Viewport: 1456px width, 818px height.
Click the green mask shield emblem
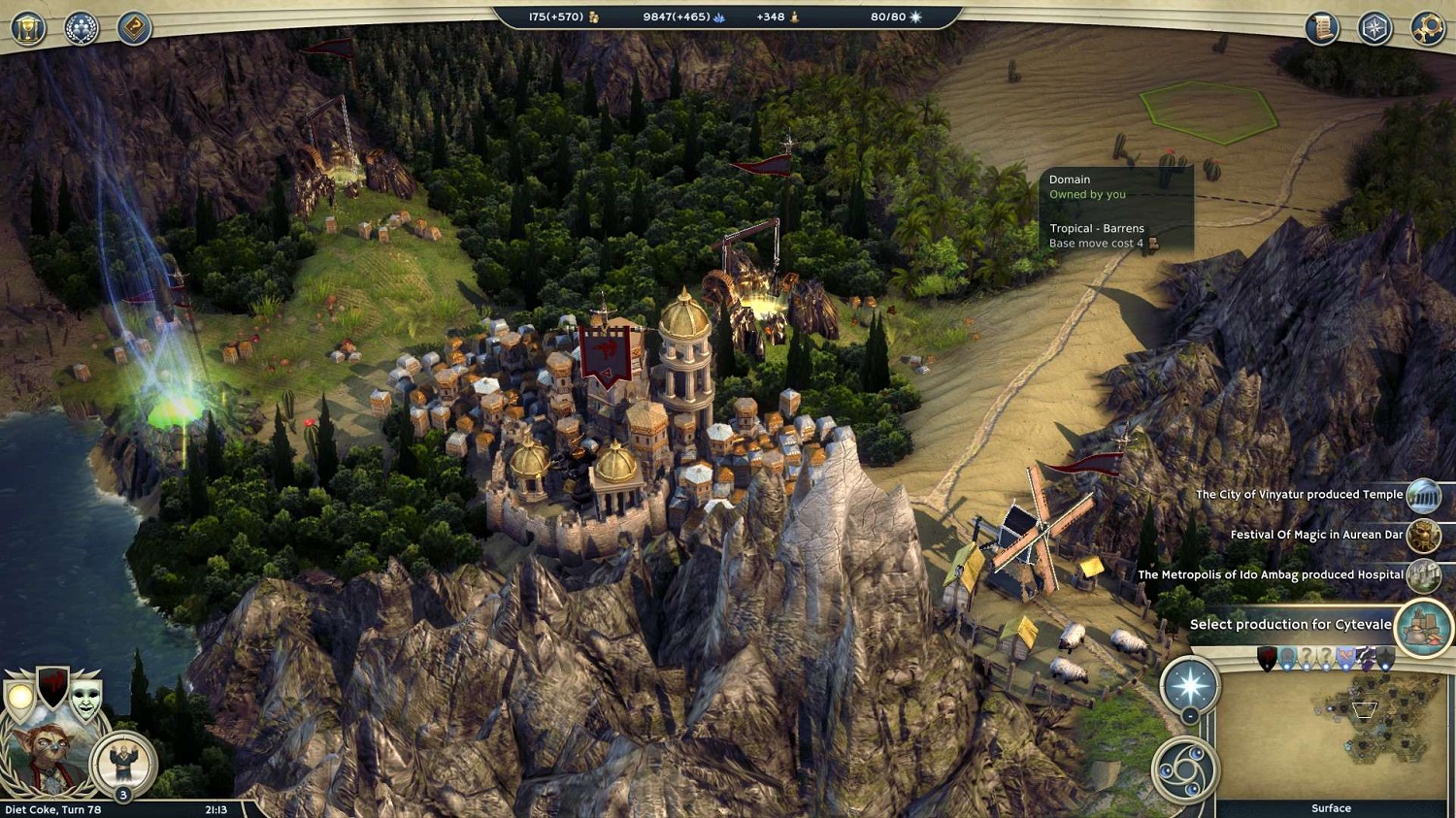pos(86,697)
